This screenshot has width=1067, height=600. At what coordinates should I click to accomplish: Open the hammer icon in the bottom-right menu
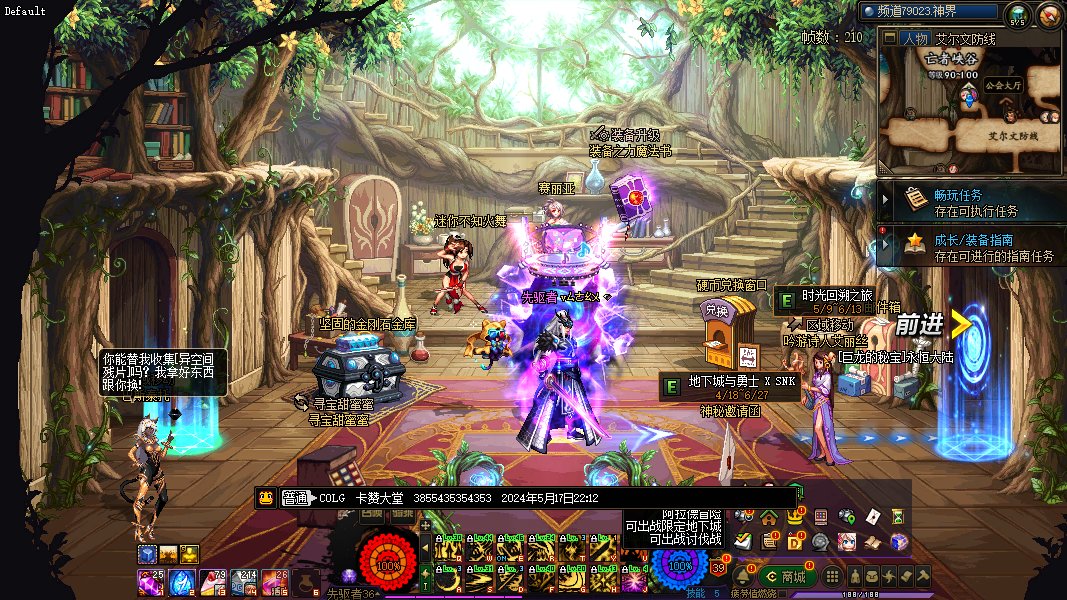click(922, 576)
